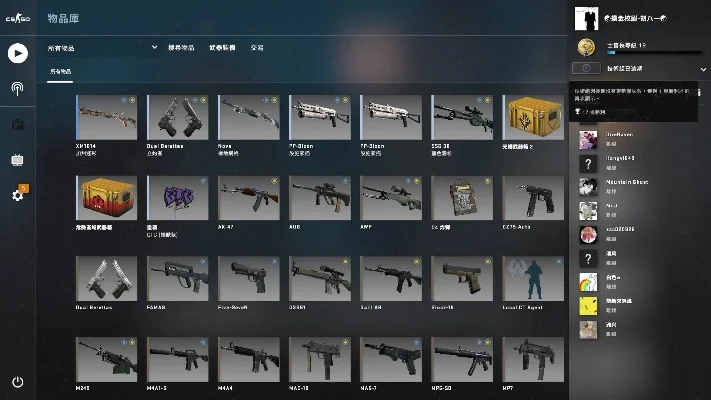Screen dimensions: 711x400
Task: Open the broadcast antenna icon in sidebar
Action: 17,88
